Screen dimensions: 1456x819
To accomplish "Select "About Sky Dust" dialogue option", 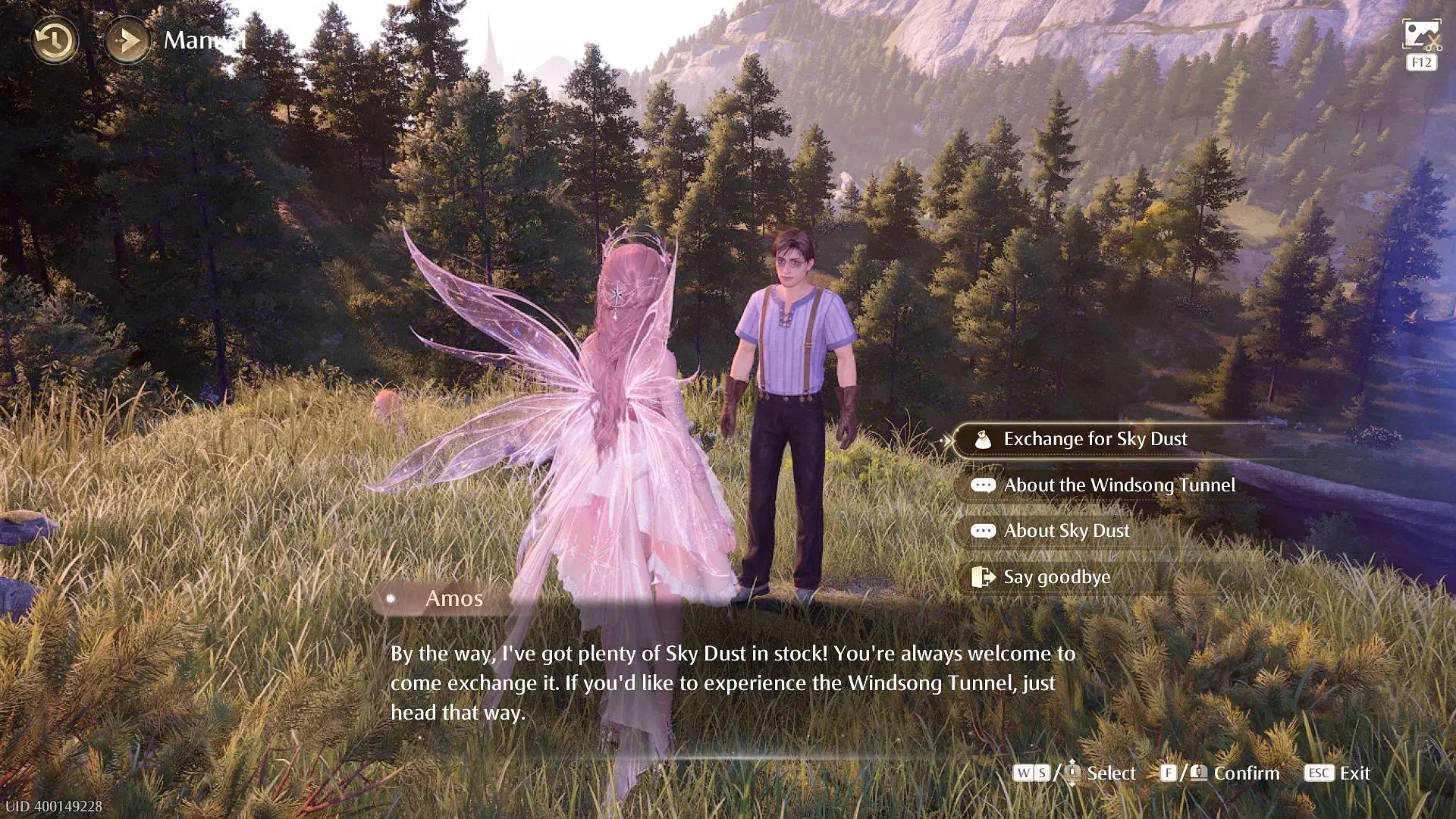I will 1065,531.
